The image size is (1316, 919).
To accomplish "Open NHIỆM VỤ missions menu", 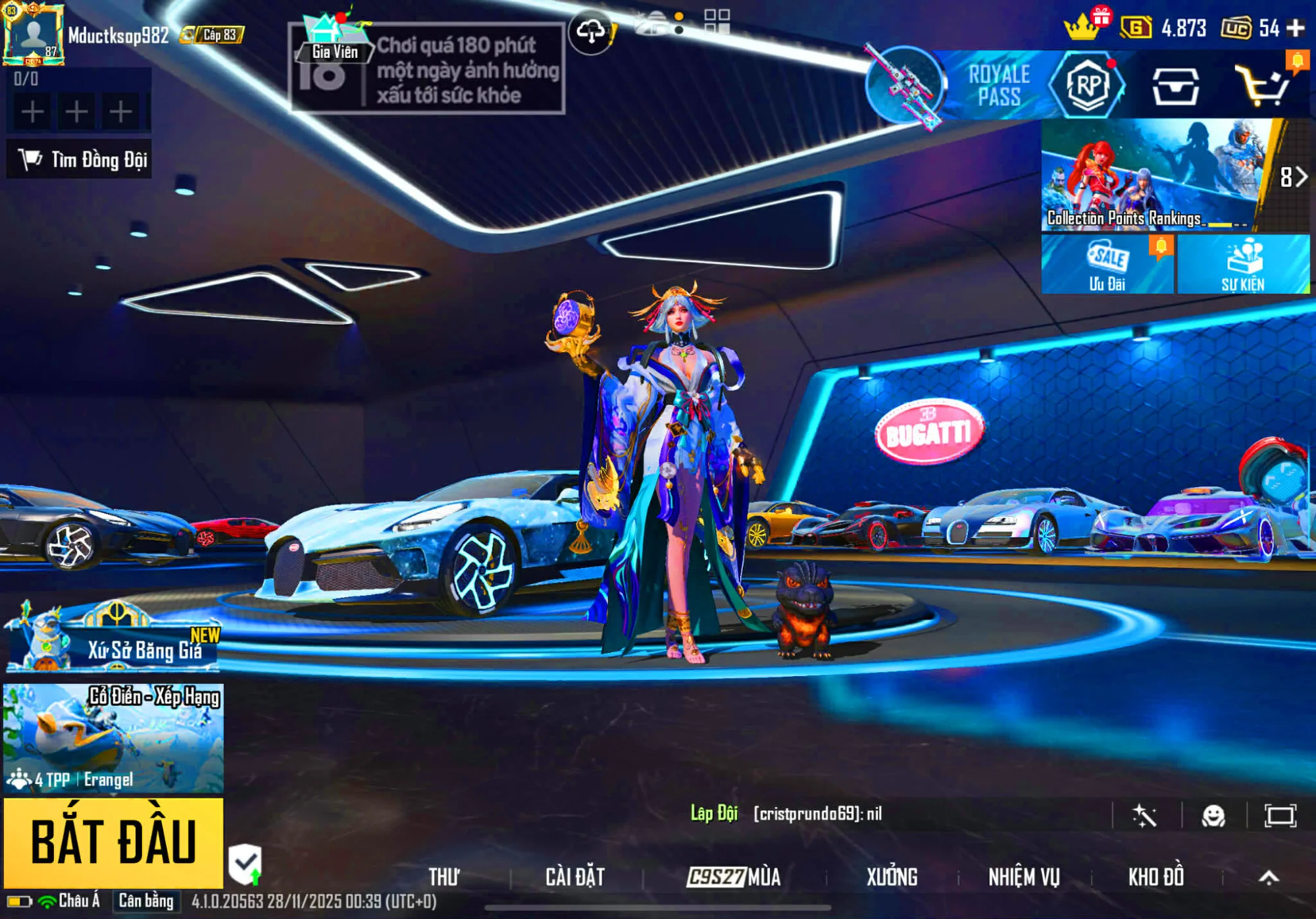I will pyautogui.click(x=1024, y=877).
